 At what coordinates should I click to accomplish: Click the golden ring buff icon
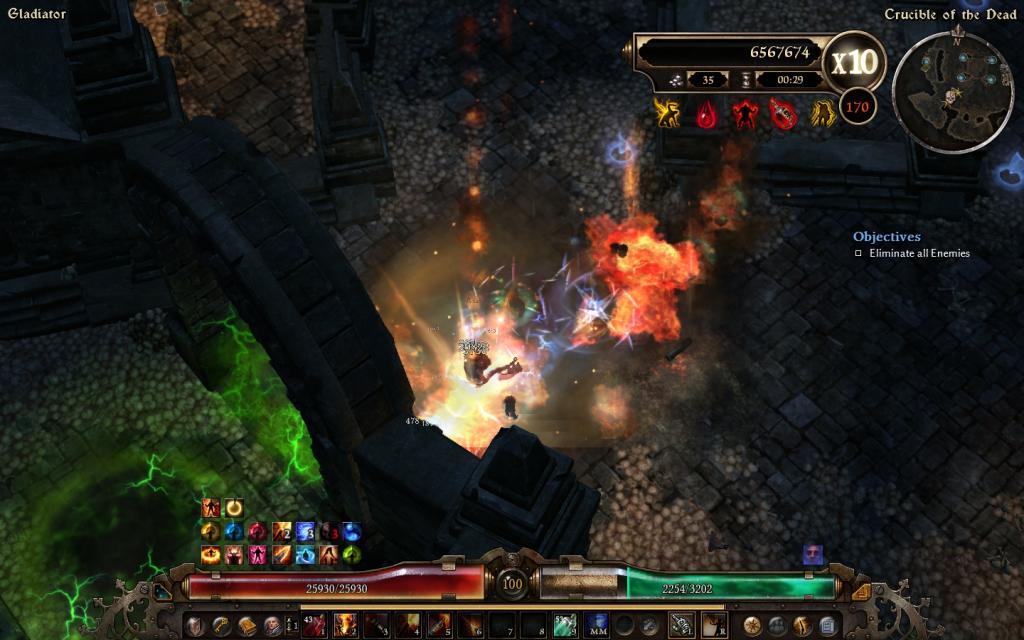click(x=233, y=507)
